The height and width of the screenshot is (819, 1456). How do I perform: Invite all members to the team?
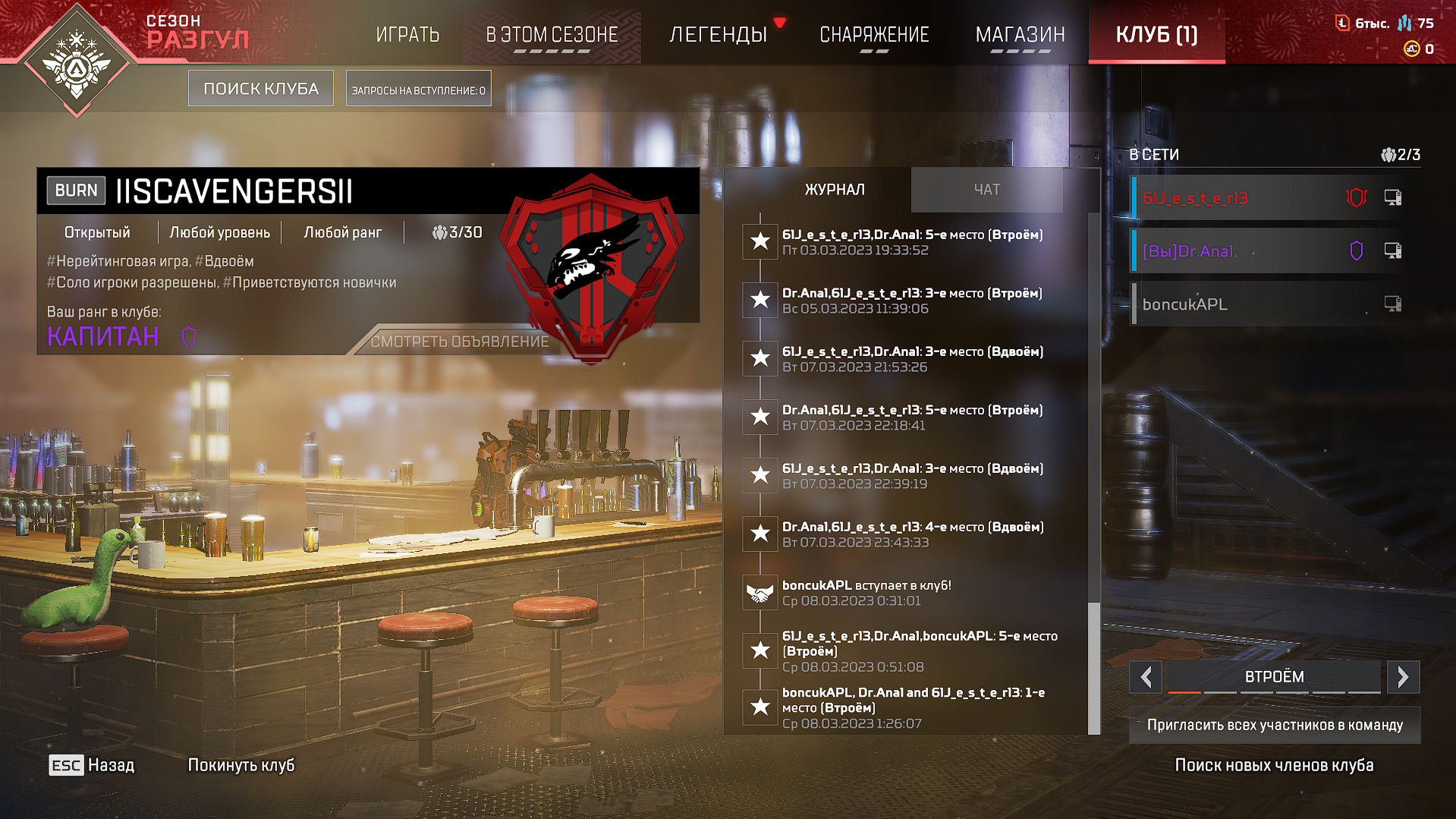[1275, 725]
